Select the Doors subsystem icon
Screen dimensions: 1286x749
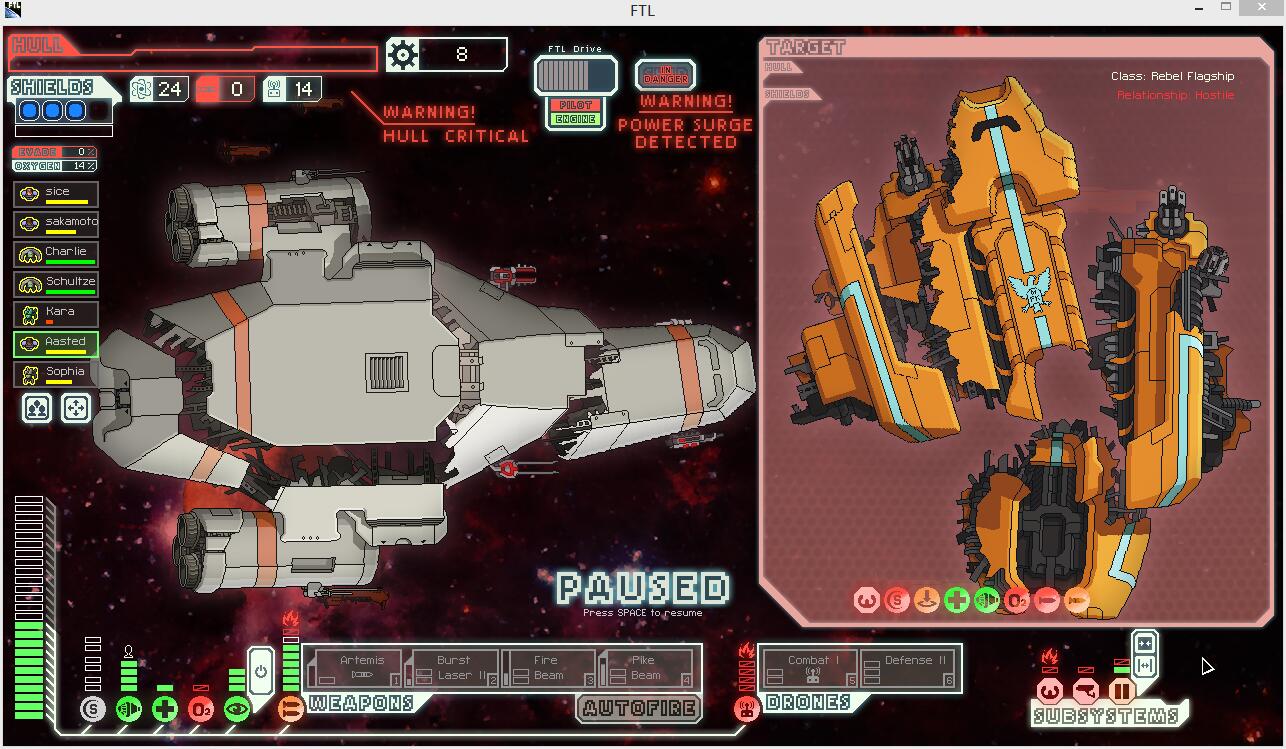coord(1122,691)
